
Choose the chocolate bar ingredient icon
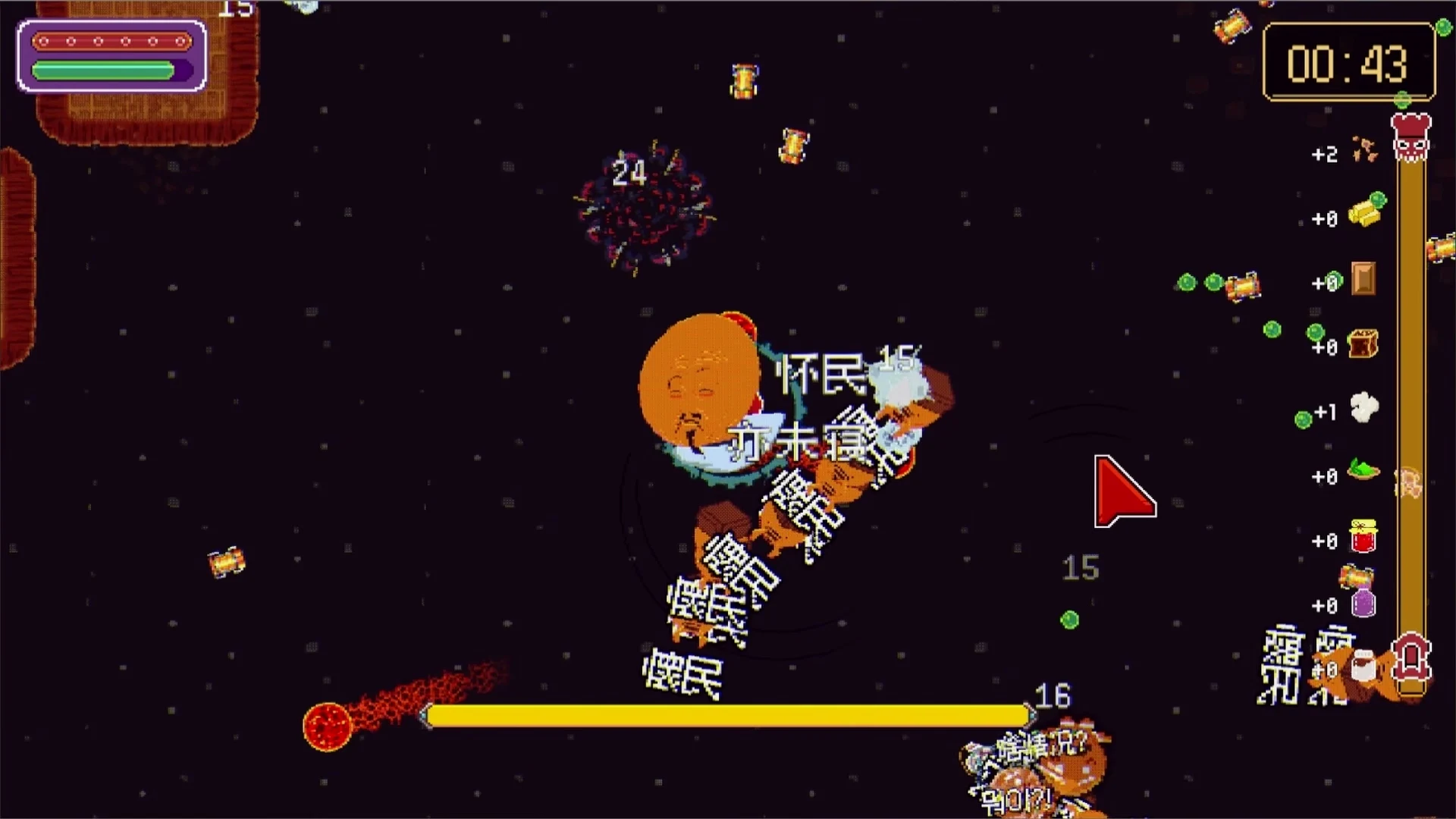(1363, 279)
